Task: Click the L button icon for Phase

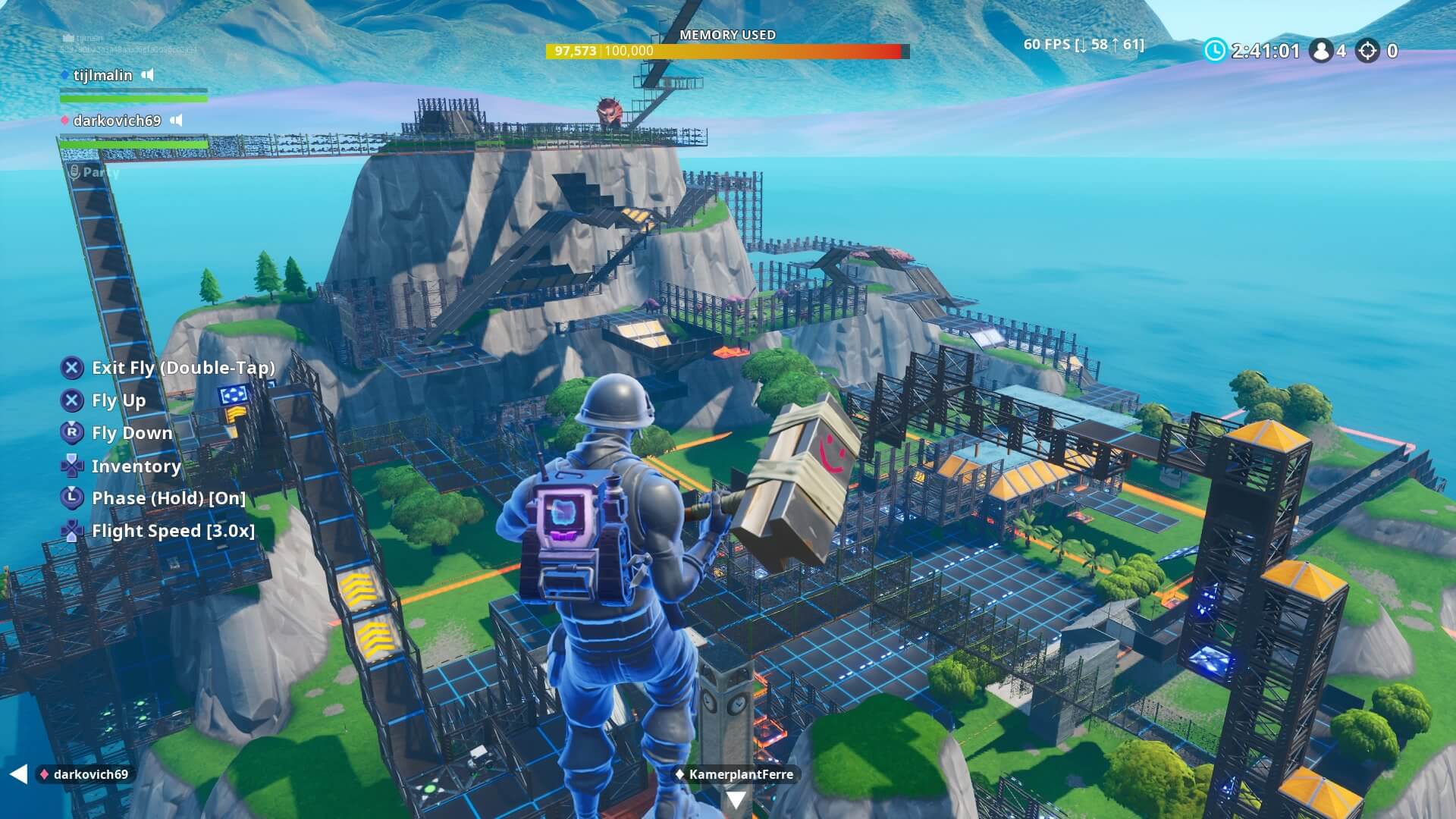Action: pos(71,498)
